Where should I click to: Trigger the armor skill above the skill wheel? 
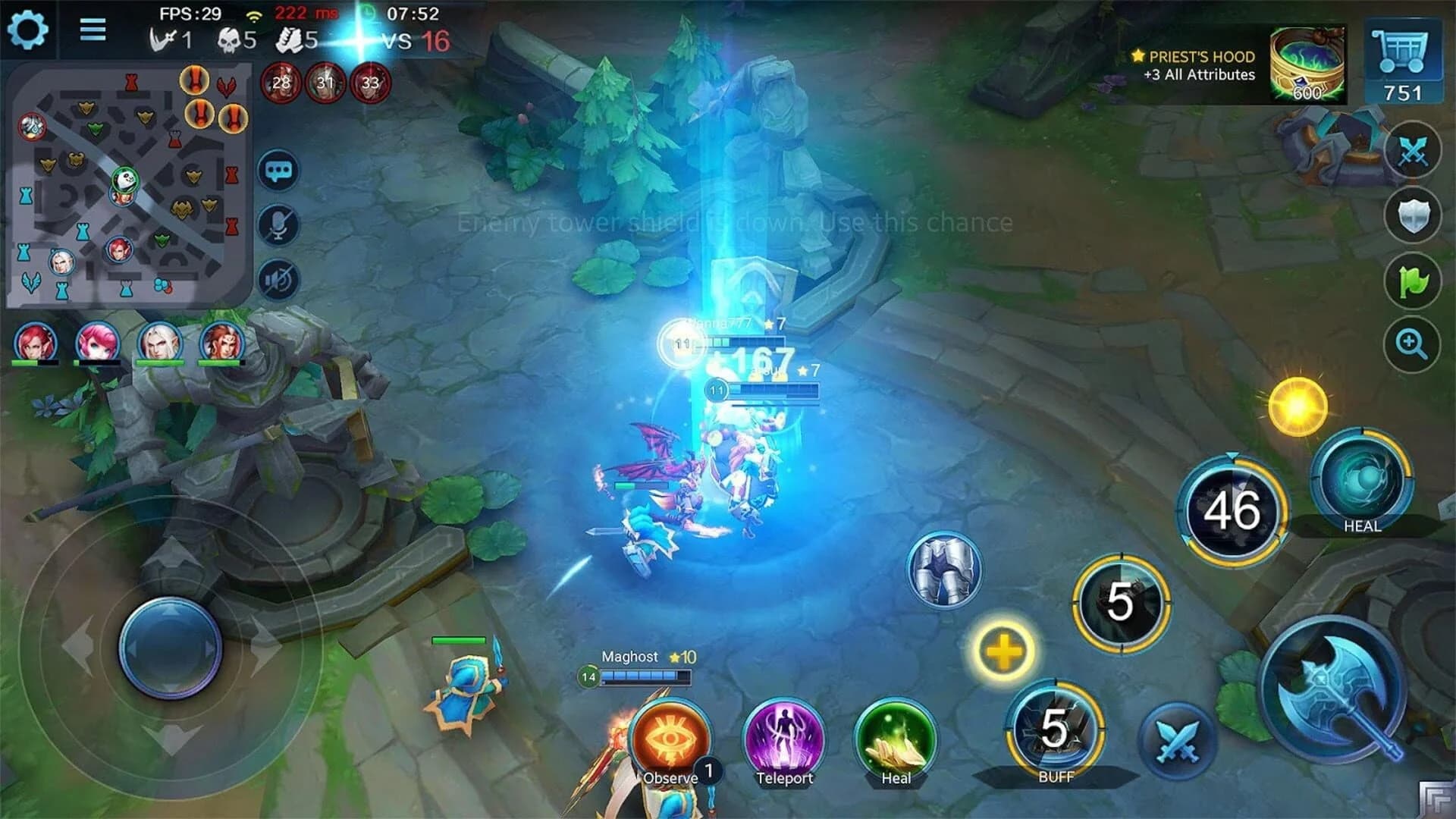point(944,569)
